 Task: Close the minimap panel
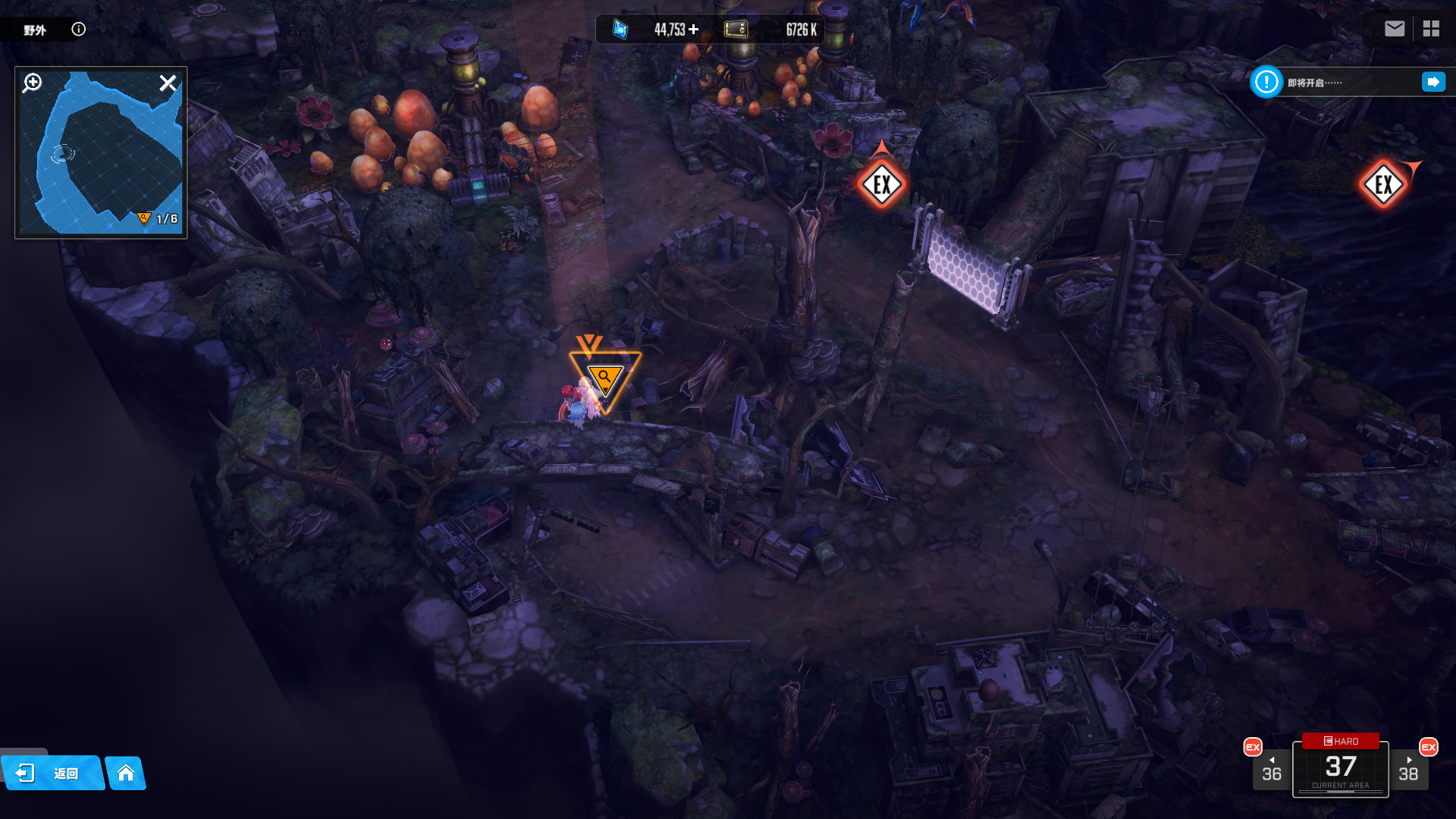pyautogui.click(x=168, y=83)
